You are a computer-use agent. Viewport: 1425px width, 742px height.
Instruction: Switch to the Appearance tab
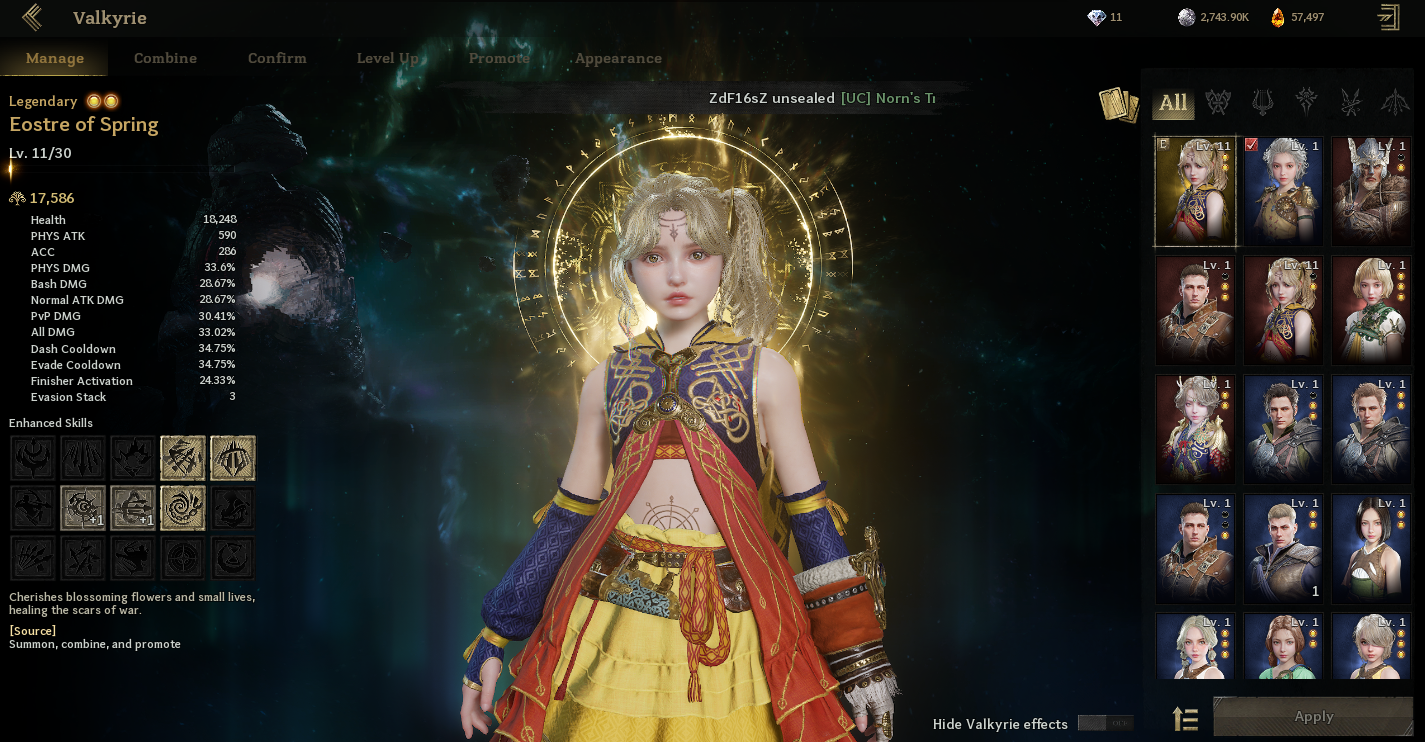pyautogui.click(x=618, y=58)
